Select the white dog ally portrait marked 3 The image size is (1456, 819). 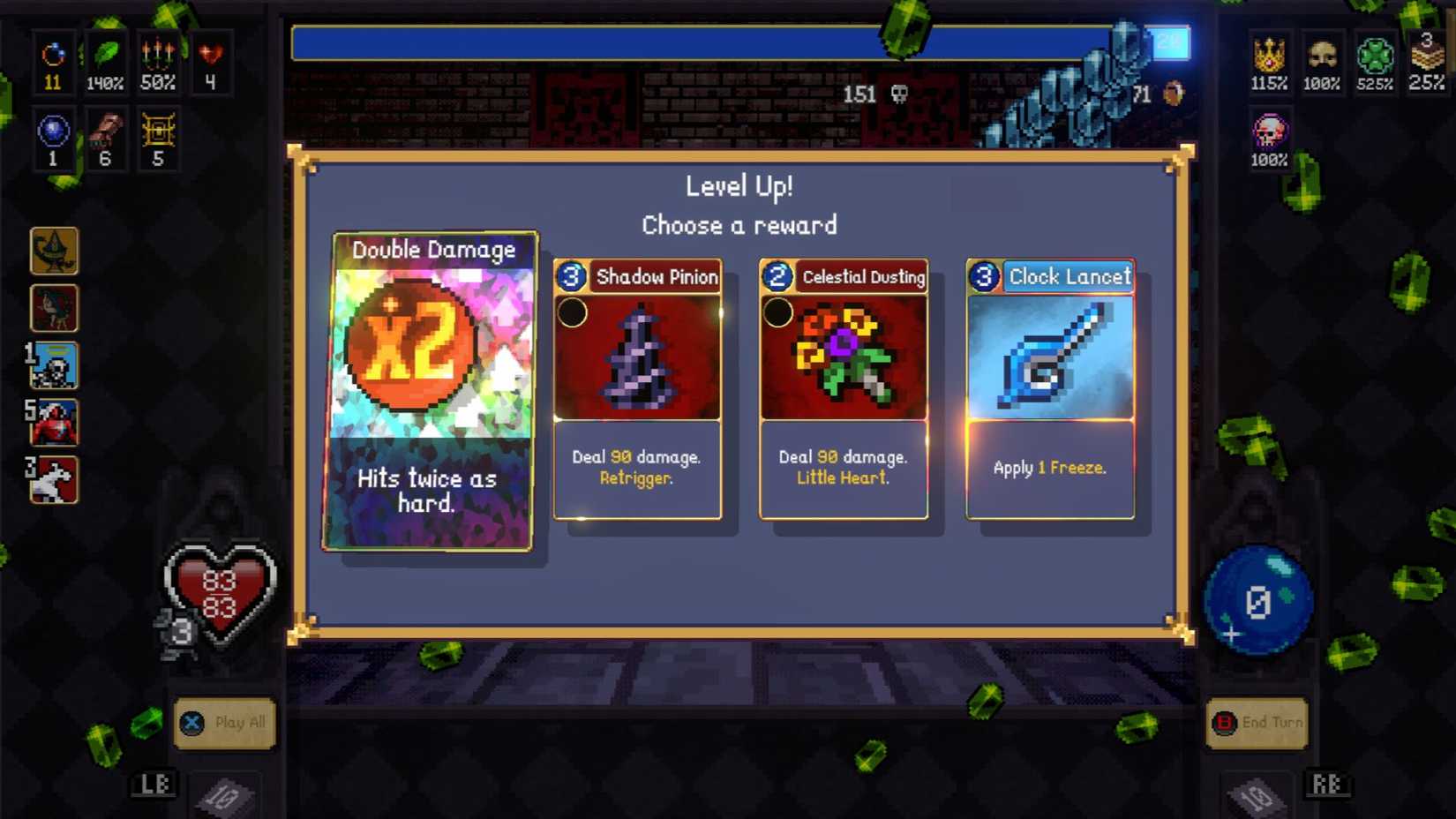pyautogui.click(x=55, y=481)
